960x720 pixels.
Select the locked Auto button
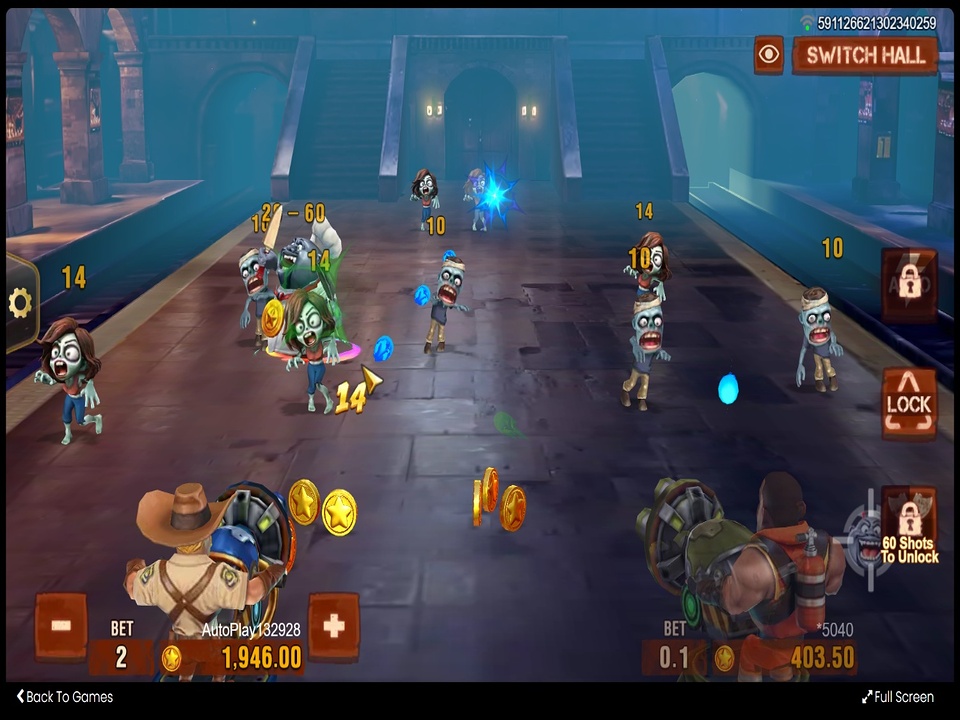point(908,285)
